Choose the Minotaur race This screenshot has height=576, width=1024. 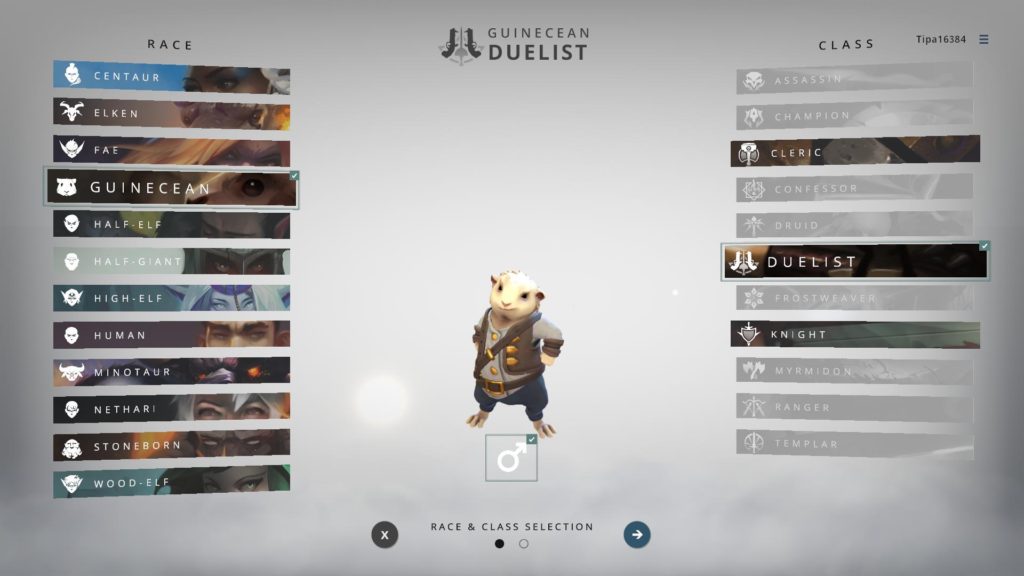point(171,372)
